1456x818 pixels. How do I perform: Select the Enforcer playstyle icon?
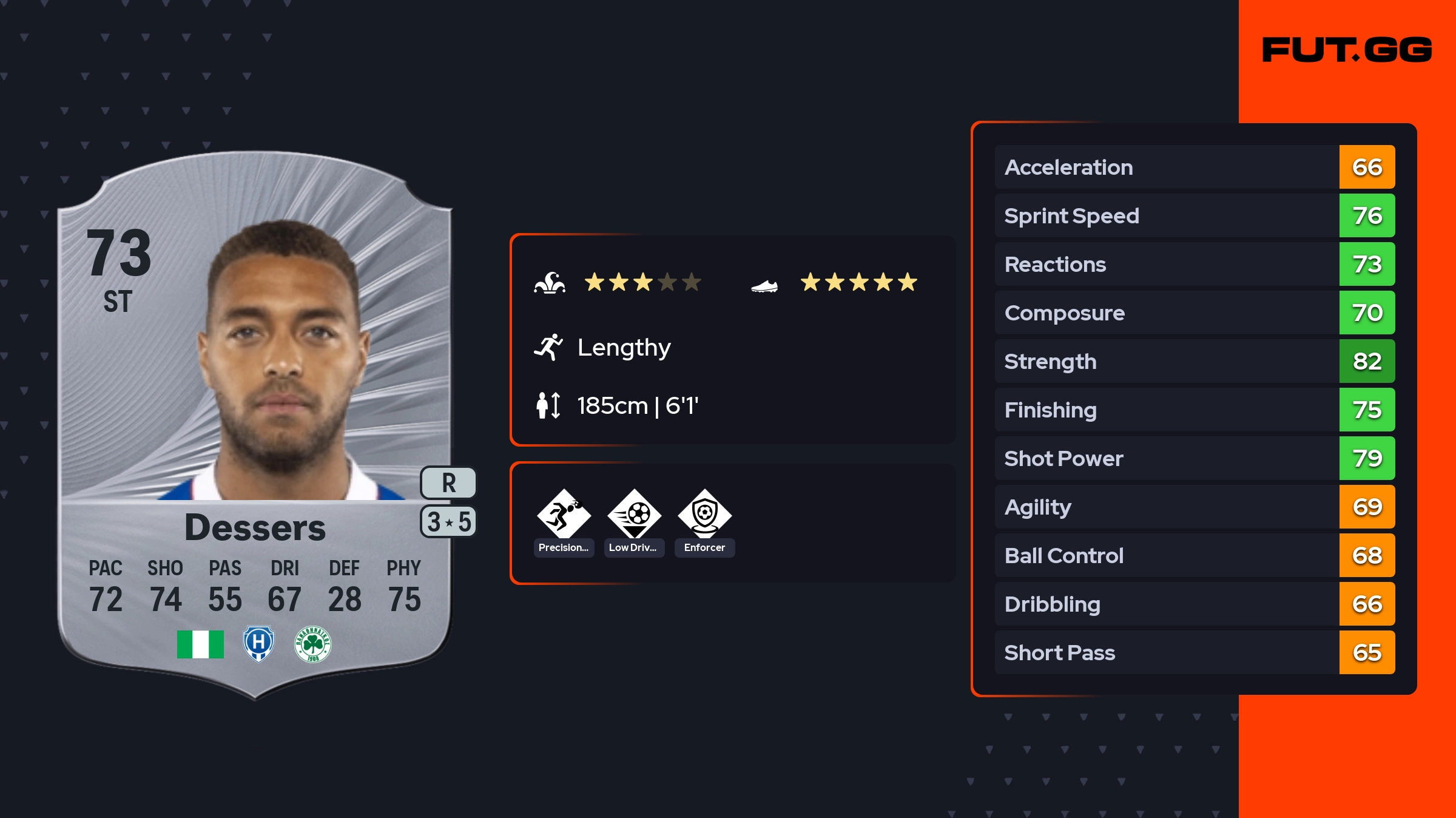tap(704, 515)
